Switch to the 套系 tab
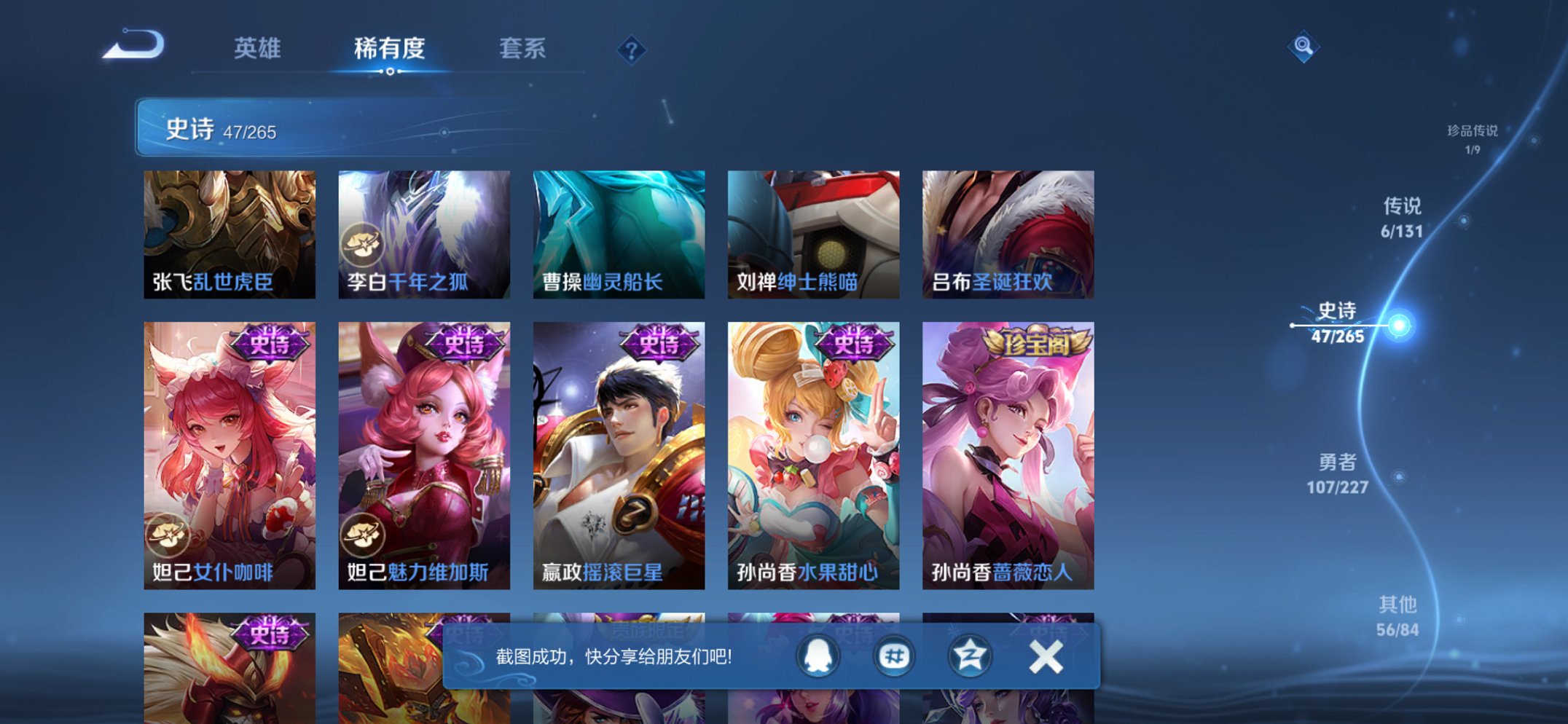The height and width of the screenshot is (724, 1568). pyautogui.click(x=523, y=48)
